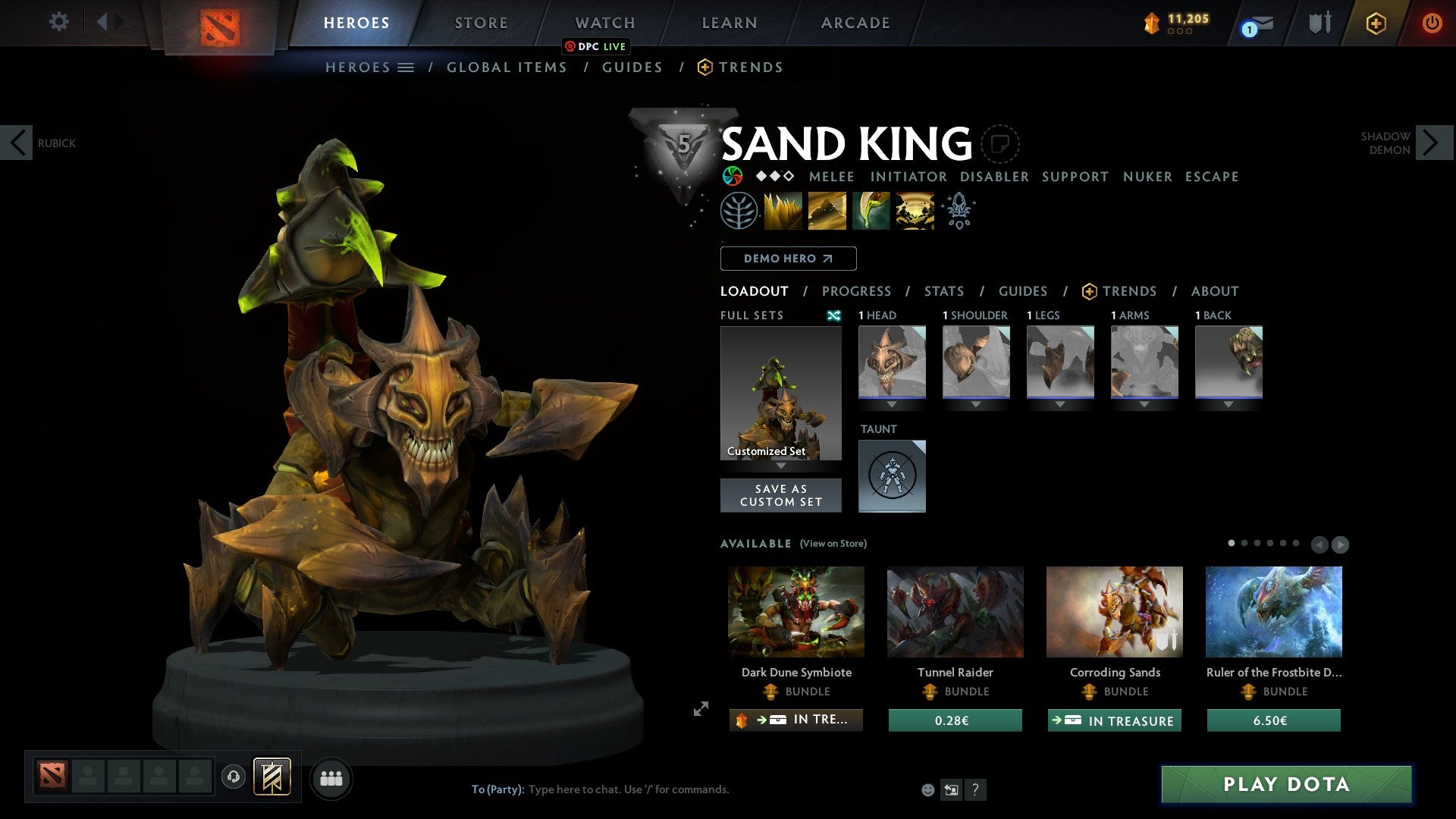This screenshot has height=819, width=1456.
Task: Open the party voice chat headset icon
Action: pos(233,777)
